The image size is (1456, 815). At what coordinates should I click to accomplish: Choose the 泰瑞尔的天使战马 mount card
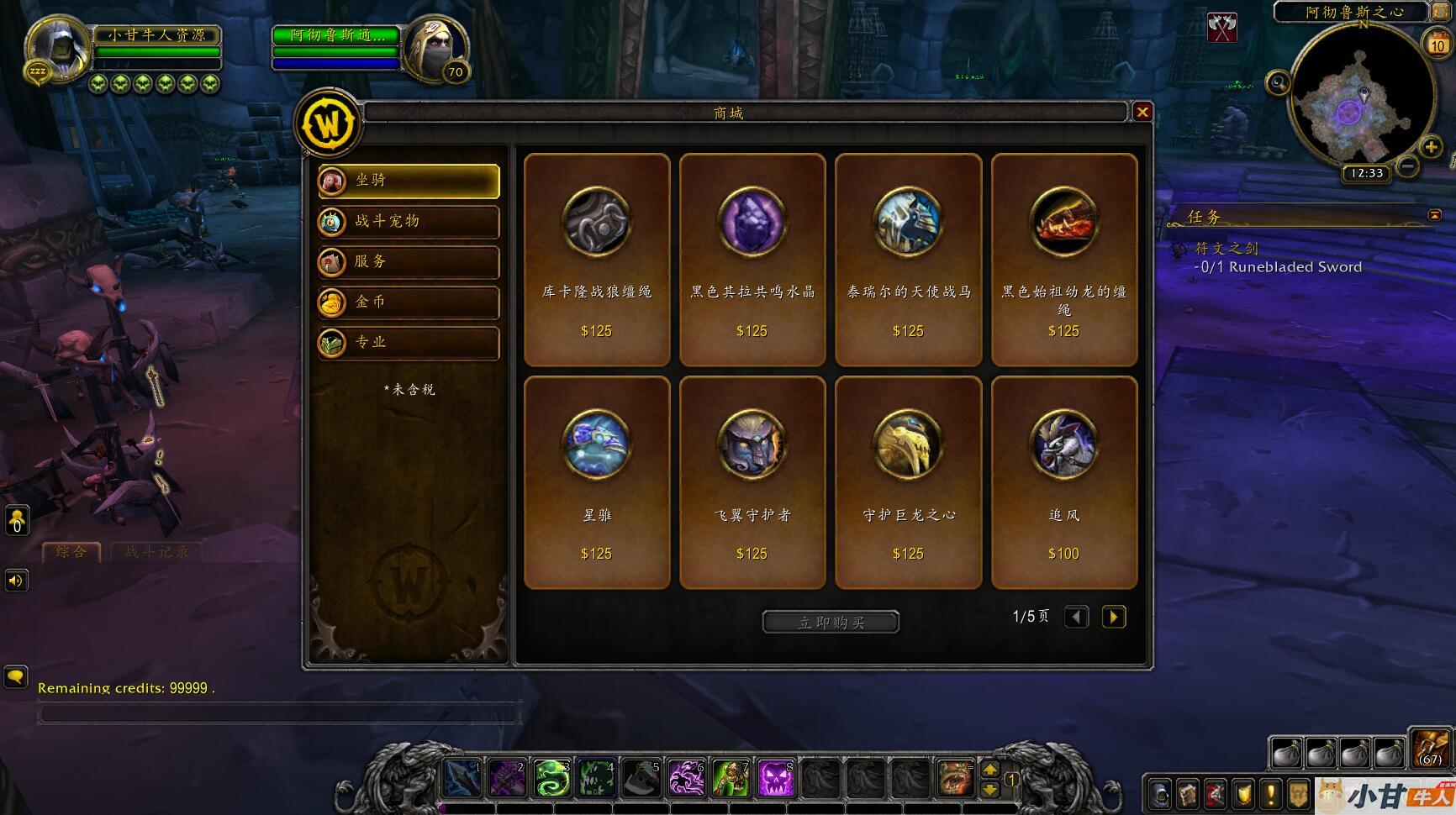pyautogui.click(x=908, y=260)
